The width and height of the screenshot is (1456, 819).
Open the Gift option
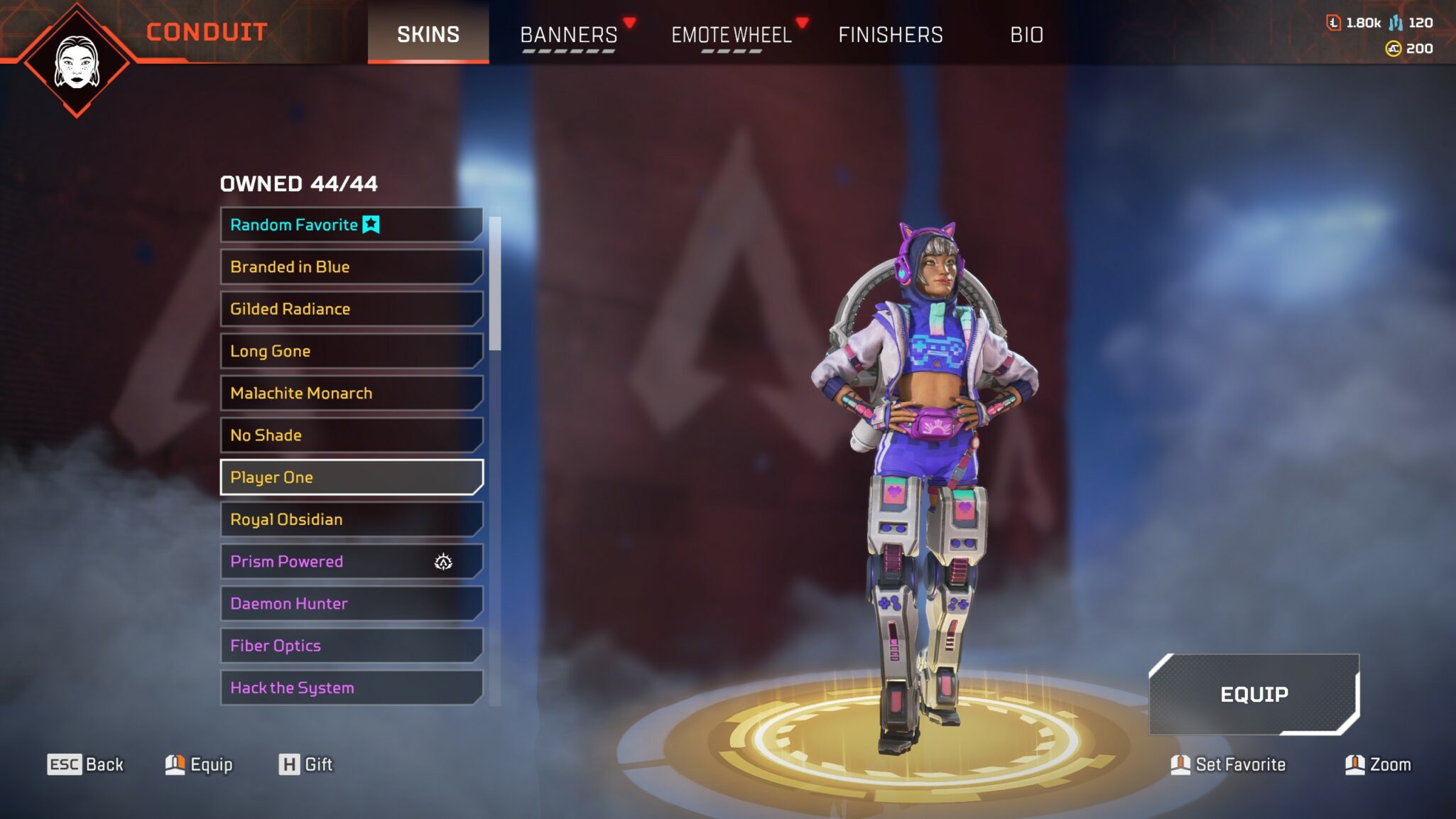point(305,764)
